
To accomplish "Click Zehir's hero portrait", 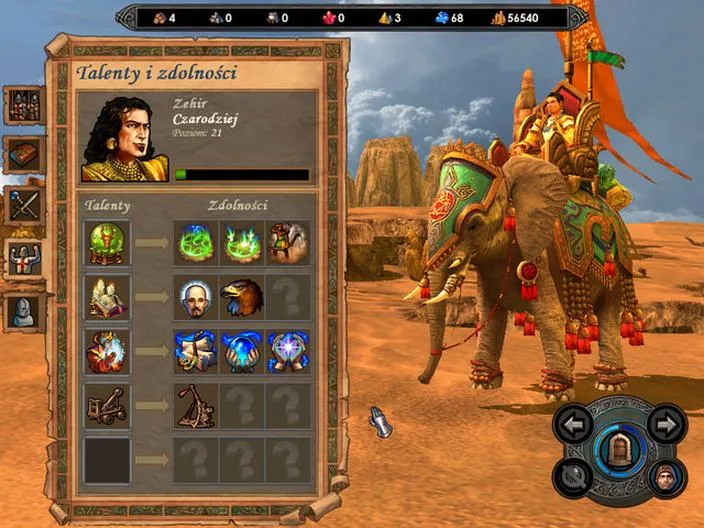I will tap(124, 139).
